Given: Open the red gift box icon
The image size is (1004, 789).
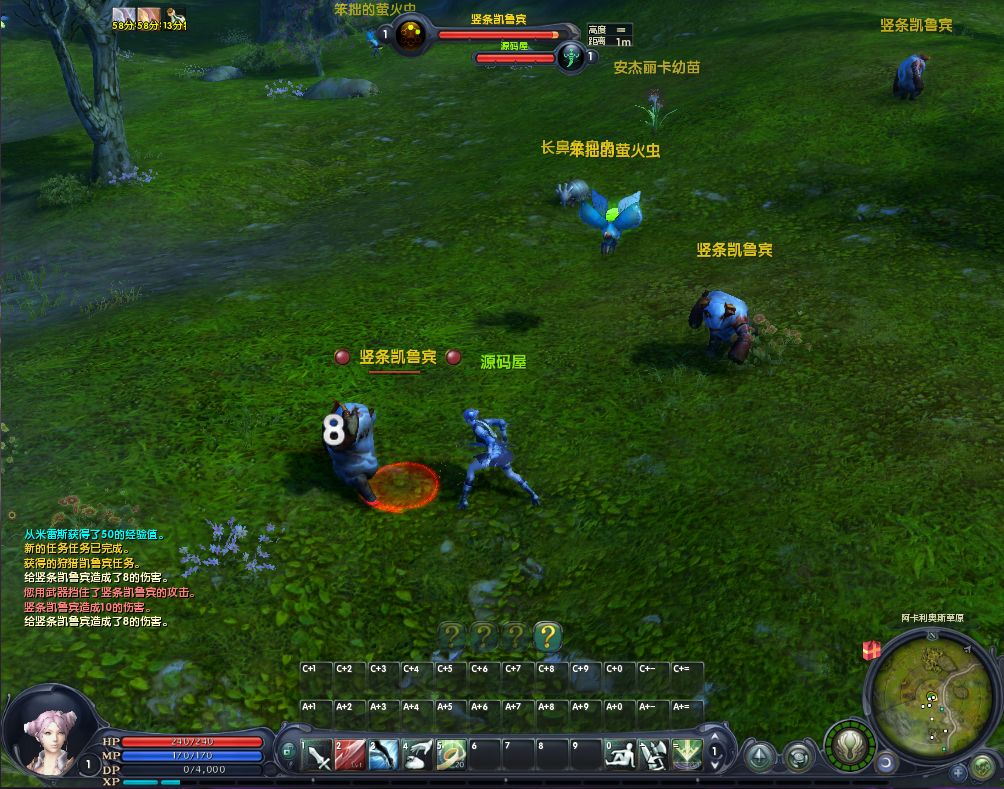Looking at the screenshot, I should 869,650.
